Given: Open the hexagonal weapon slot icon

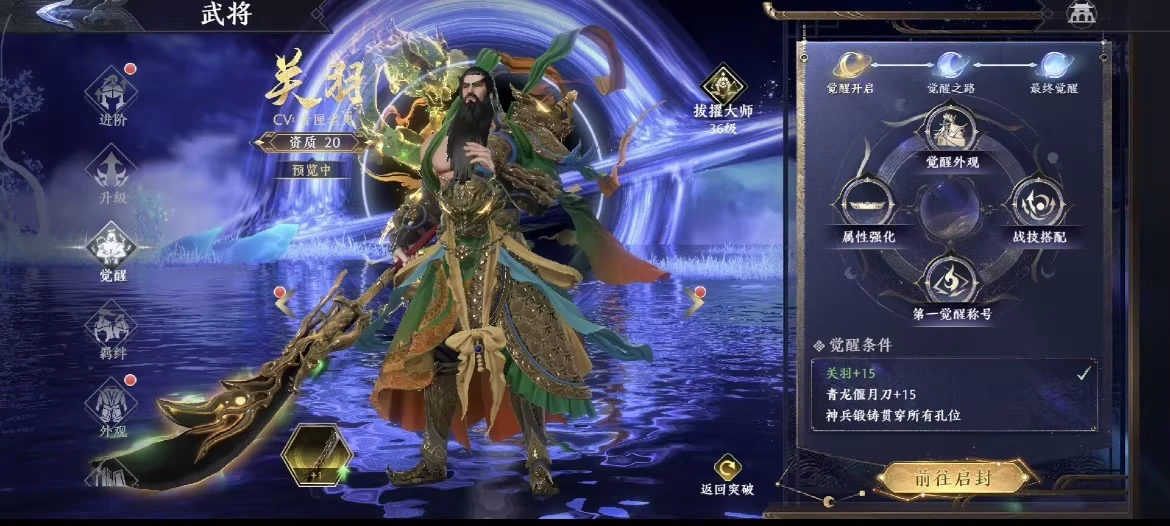Looking at the screenshot, I should [317, 455].
